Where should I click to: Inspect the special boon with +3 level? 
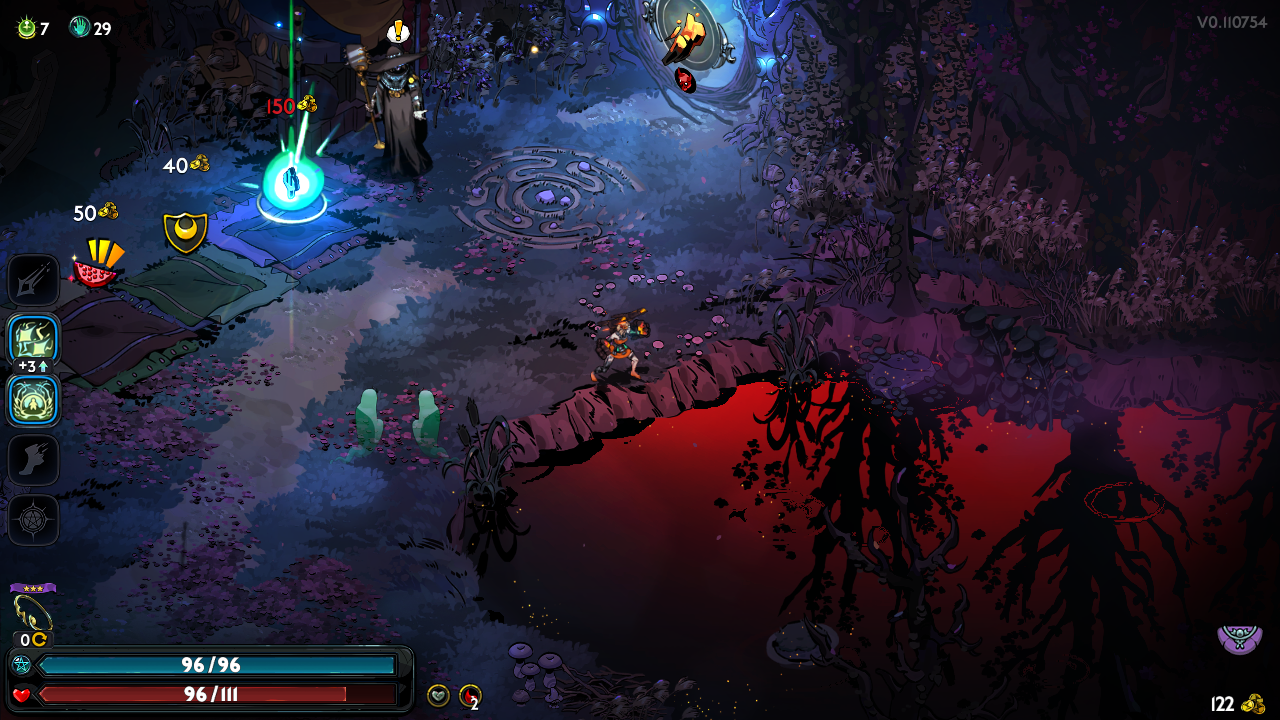tap(34, 340)
